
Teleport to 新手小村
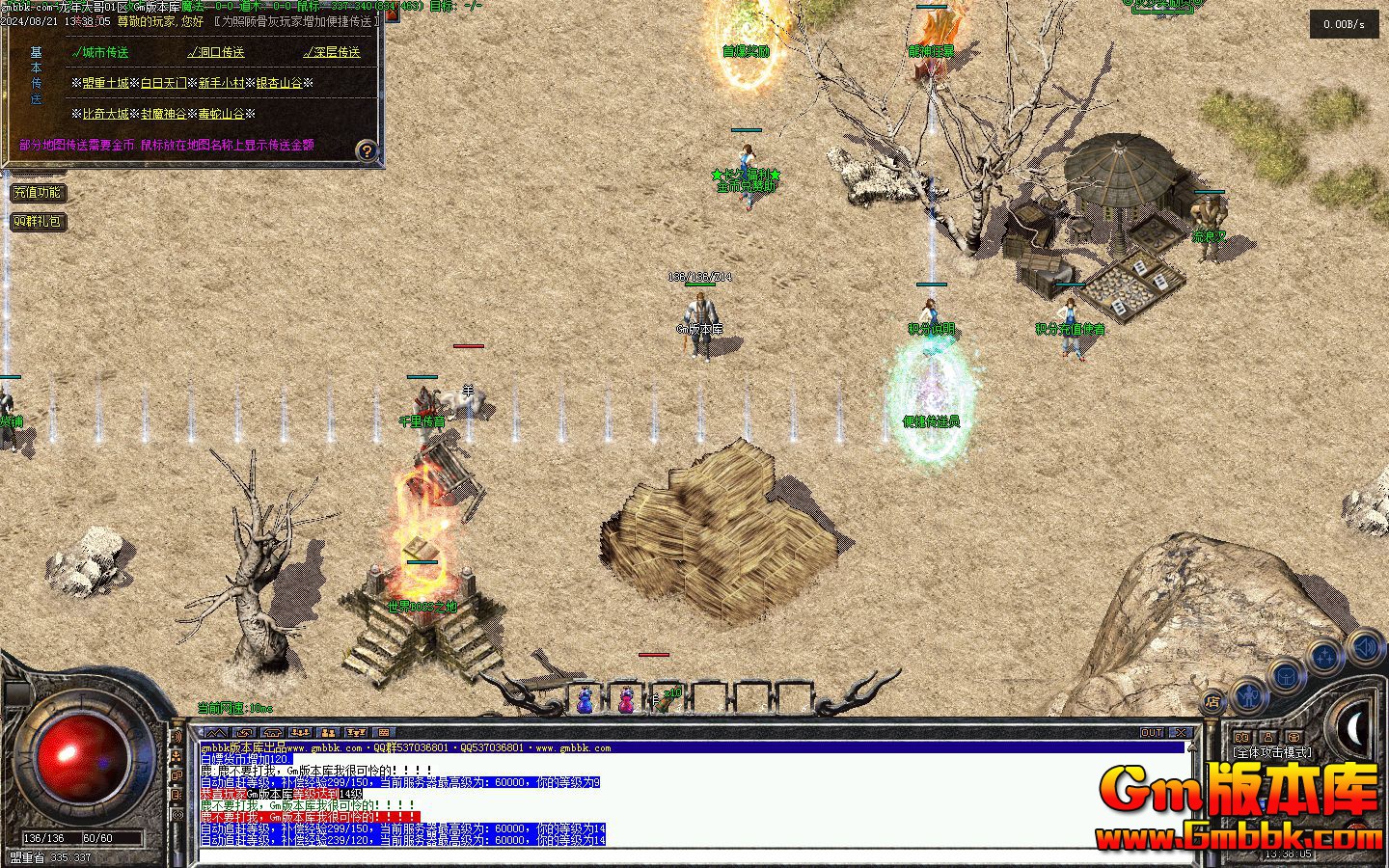click(222, 84)
